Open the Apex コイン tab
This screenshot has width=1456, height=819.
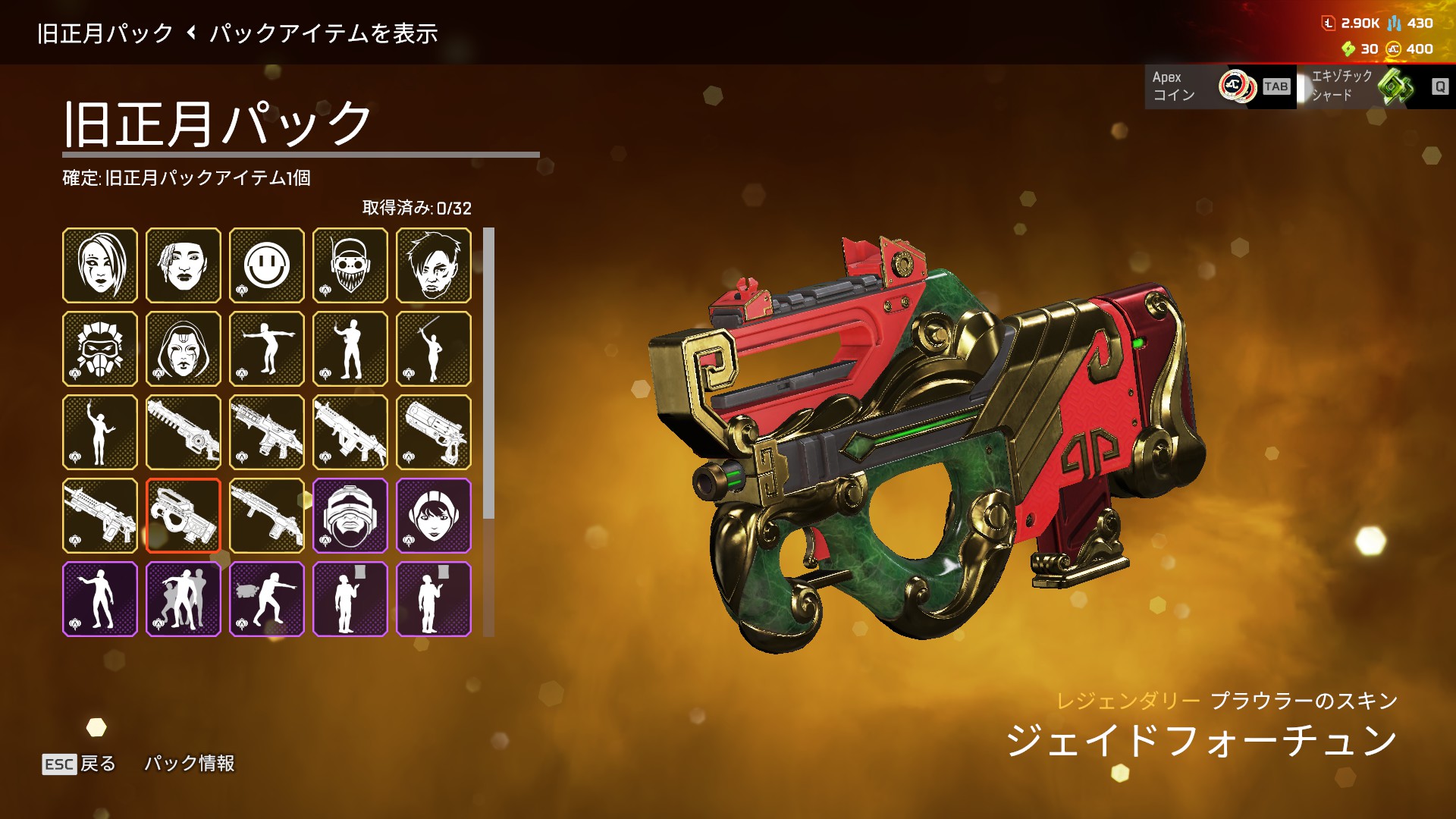pyautogui.click(x=1219, y=86)
